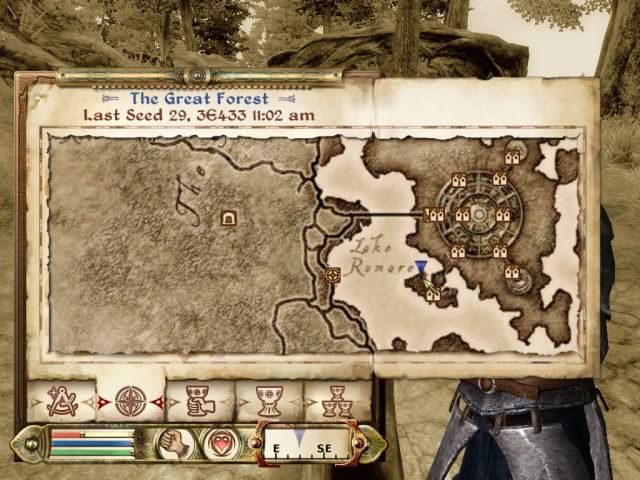This screenshot has height=480, width=640.
Task: Open the magic menu heart icon
Action: coord(218,442)
